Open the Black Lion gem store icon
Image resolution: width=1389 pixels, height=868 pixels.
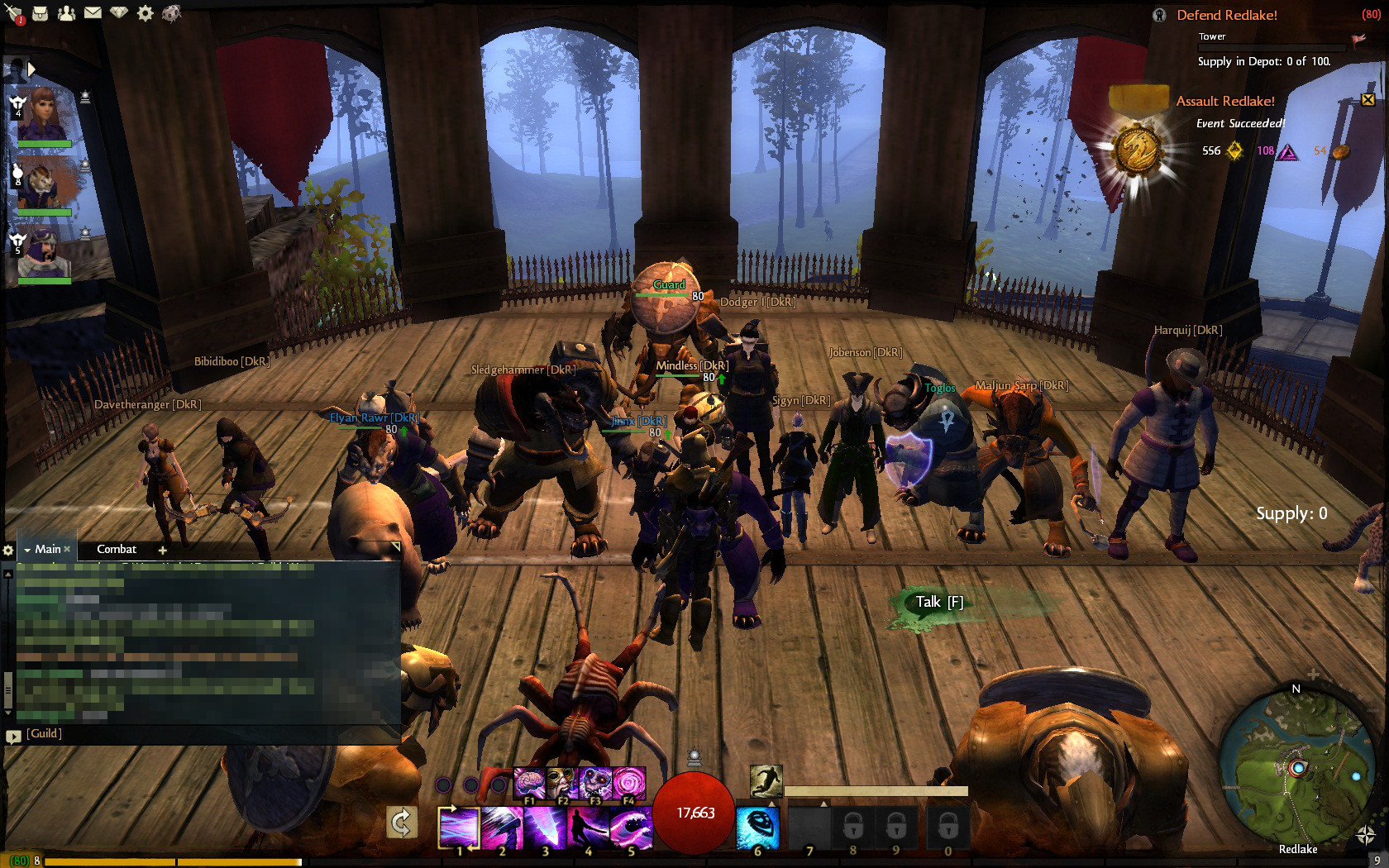point(119,13)
